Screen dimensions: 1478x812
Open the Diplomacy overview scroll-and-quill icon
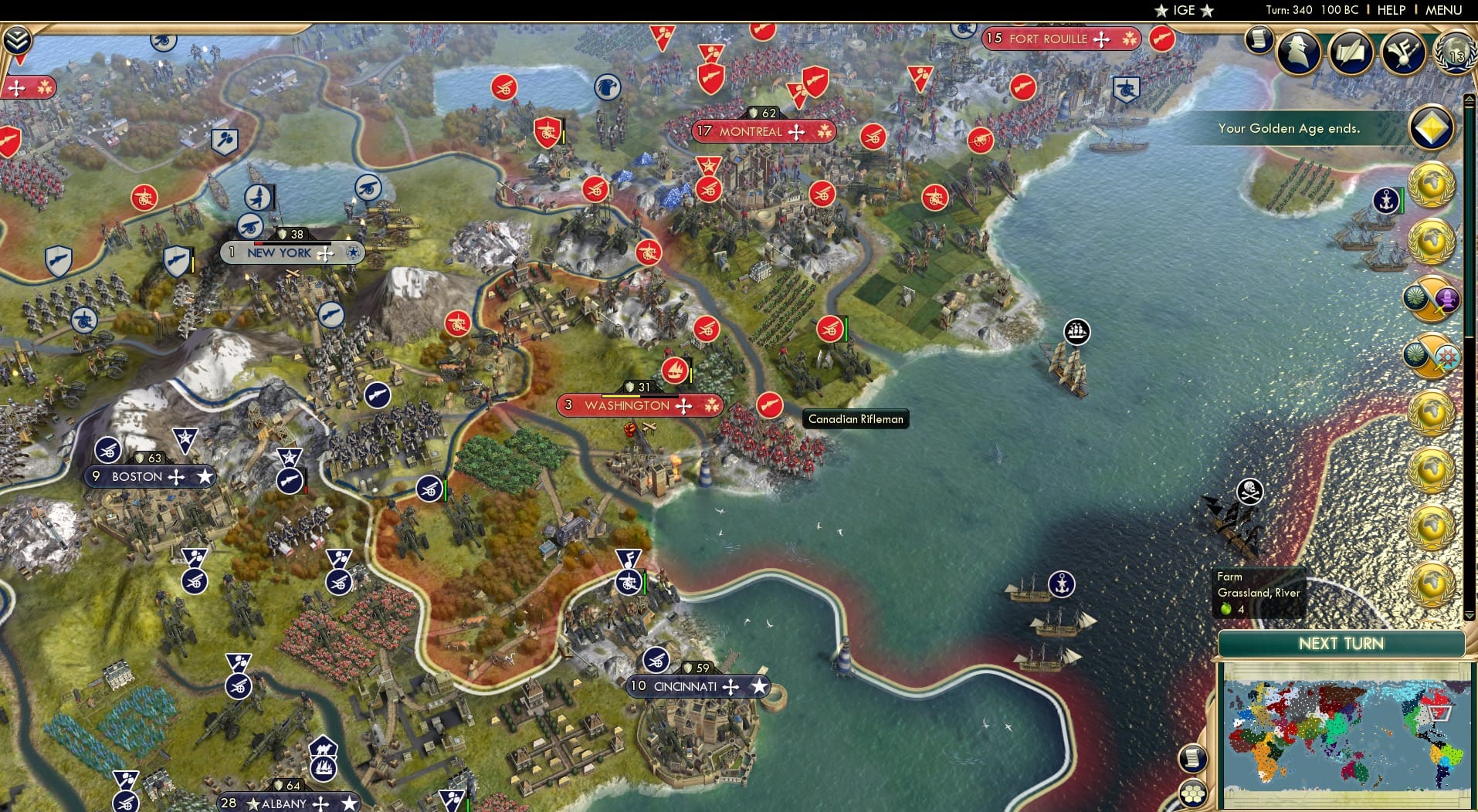[x=1351, y=51]
